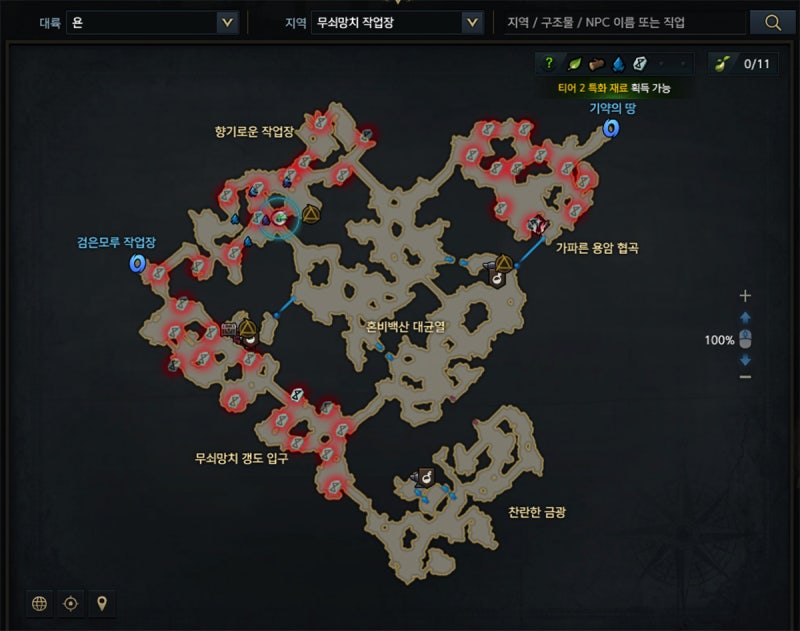Viewport: 800px width, 631px height.
Task: Toggle the blue crystal mining filter
Action: [x=618, y=64]
